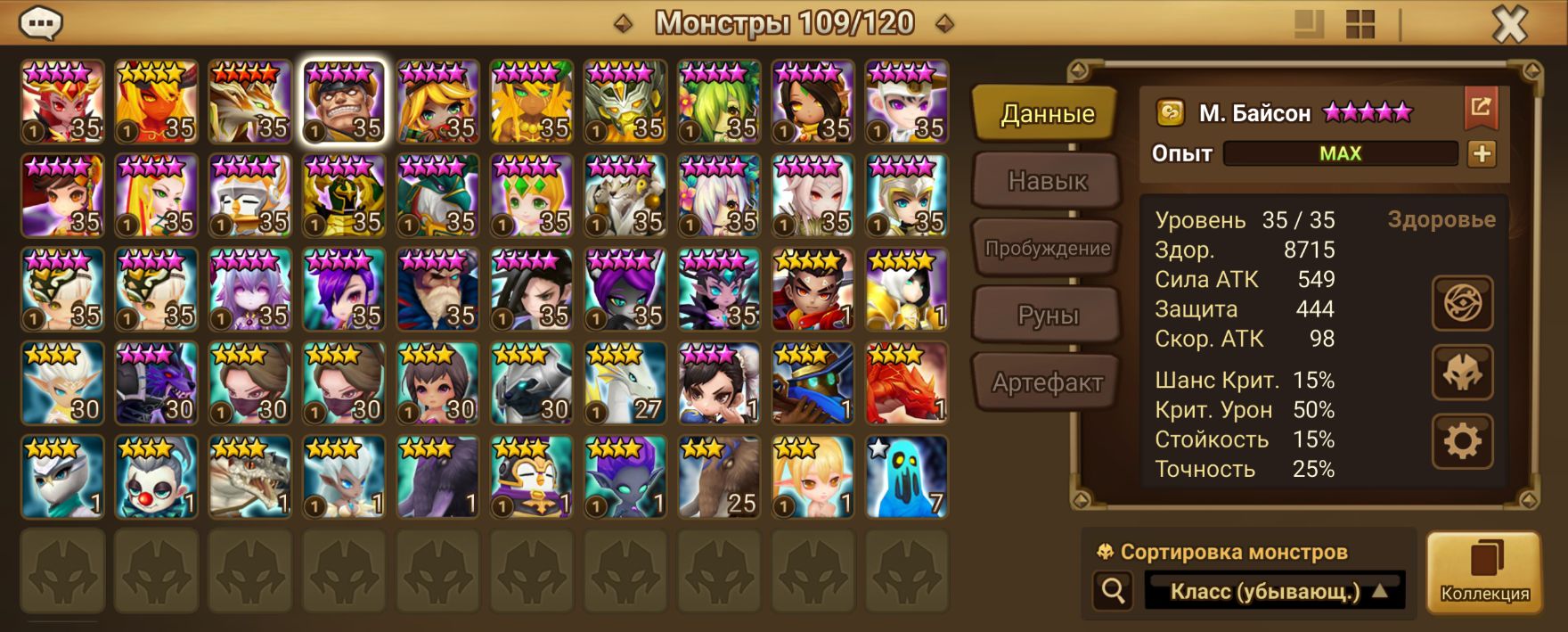Viewport: 1568px width, 632px height.
Task: Add experience with the plus button
Action: (x=1482, y=153)
